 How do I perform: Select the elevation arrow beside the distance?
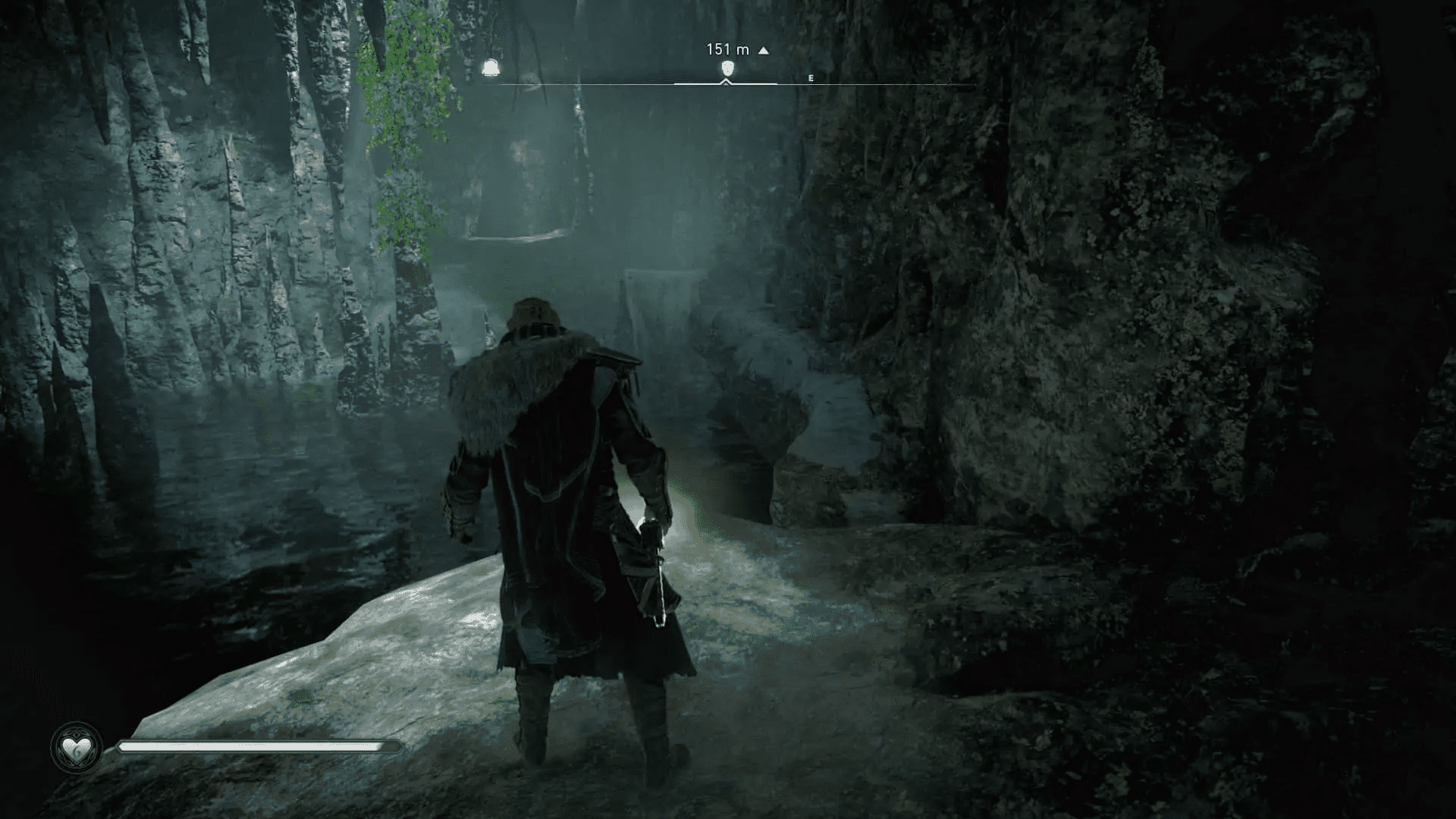pos(762,50)
